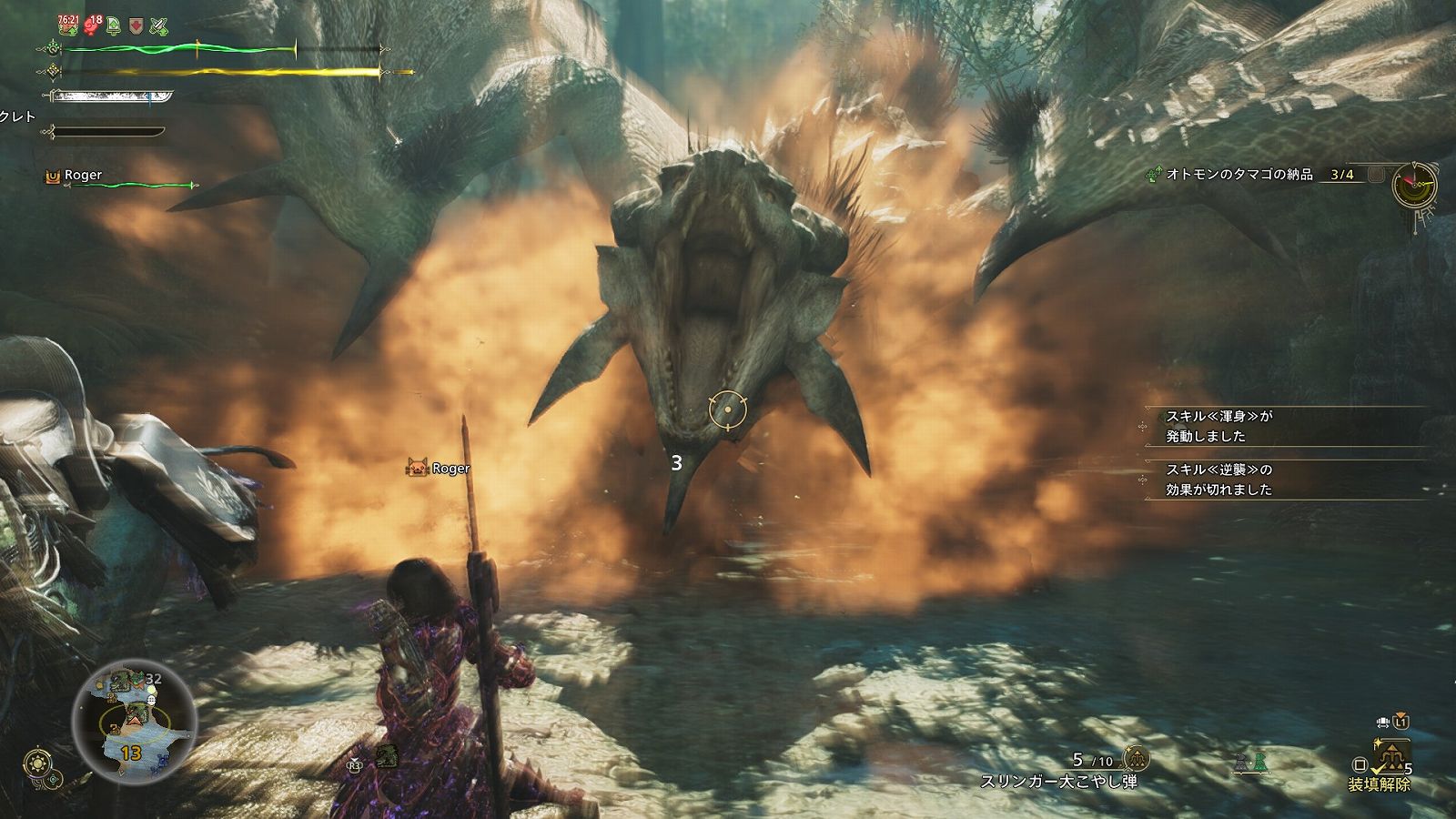Click the green horn buff icon

click(x=114, y=25)
